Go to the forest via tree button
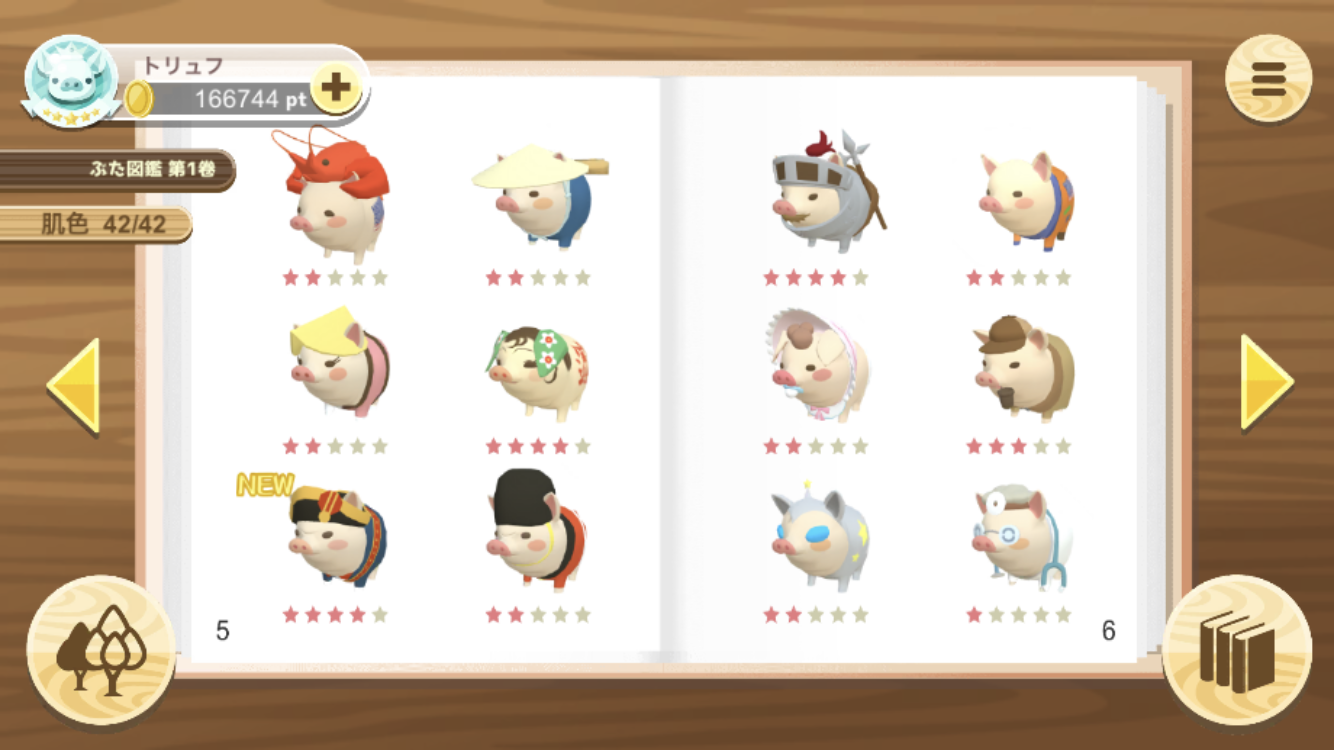The height and width of the screenshot is (750, 1334). 101,650
